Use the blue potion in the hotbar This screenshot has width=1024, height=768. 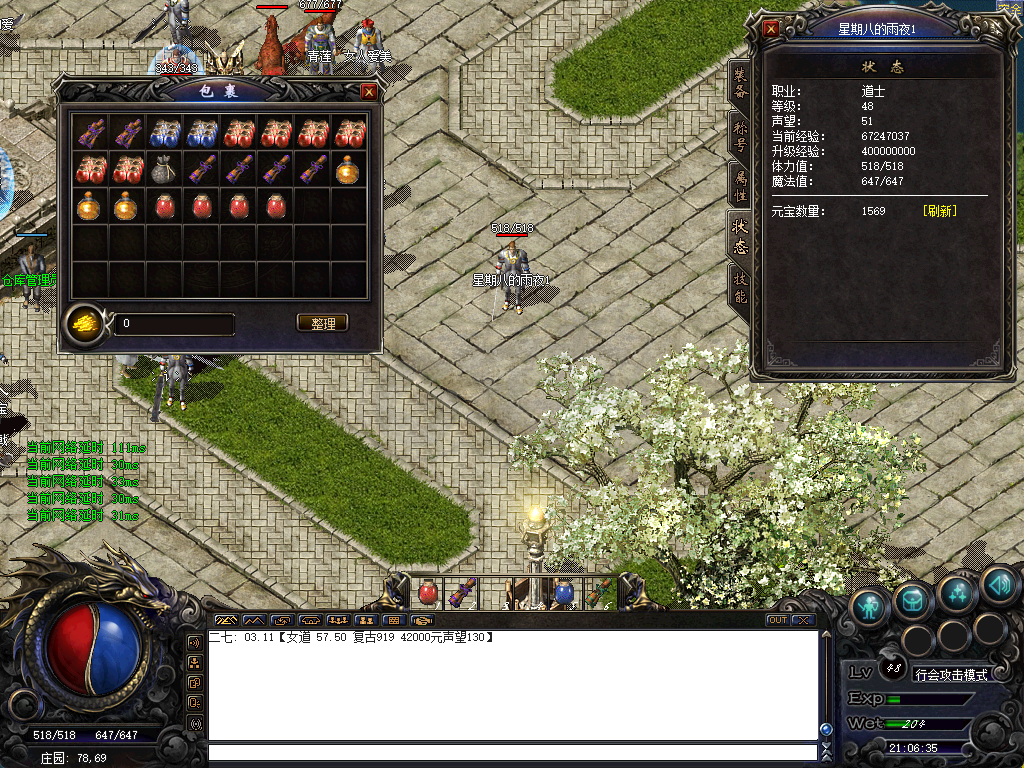point(564,592)
